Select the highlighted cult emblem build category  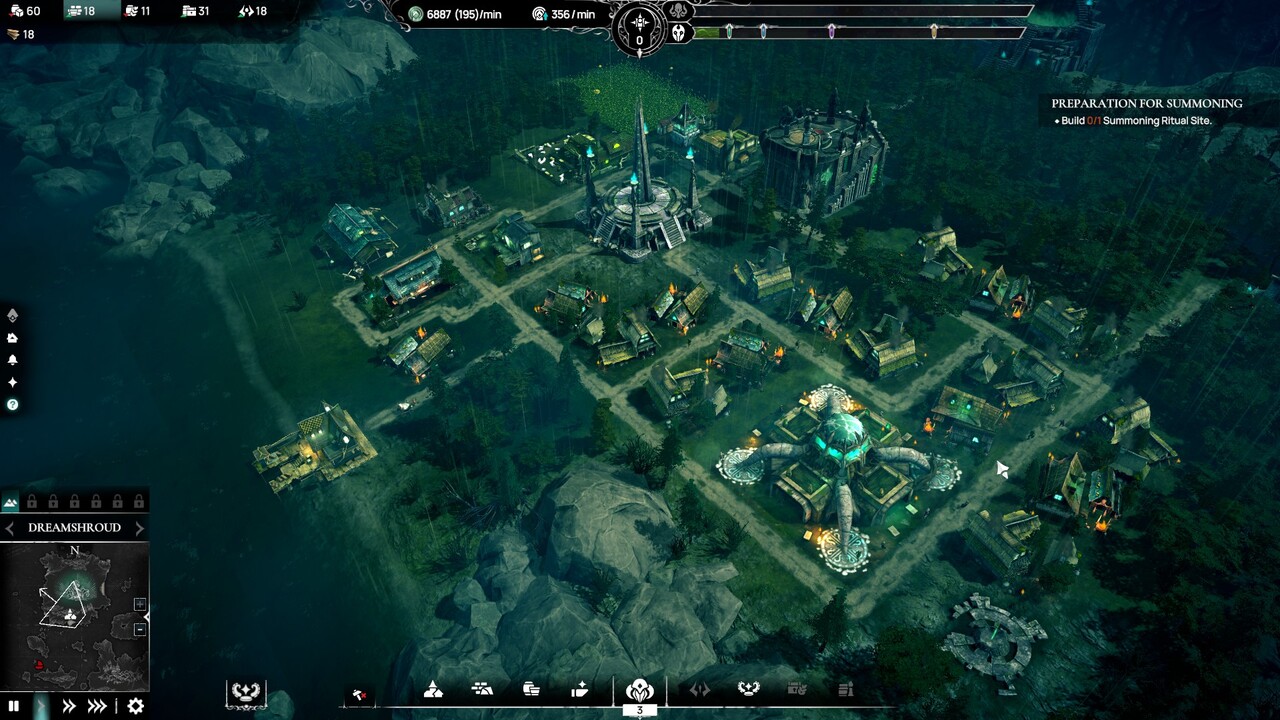click(x=639, y=690)
